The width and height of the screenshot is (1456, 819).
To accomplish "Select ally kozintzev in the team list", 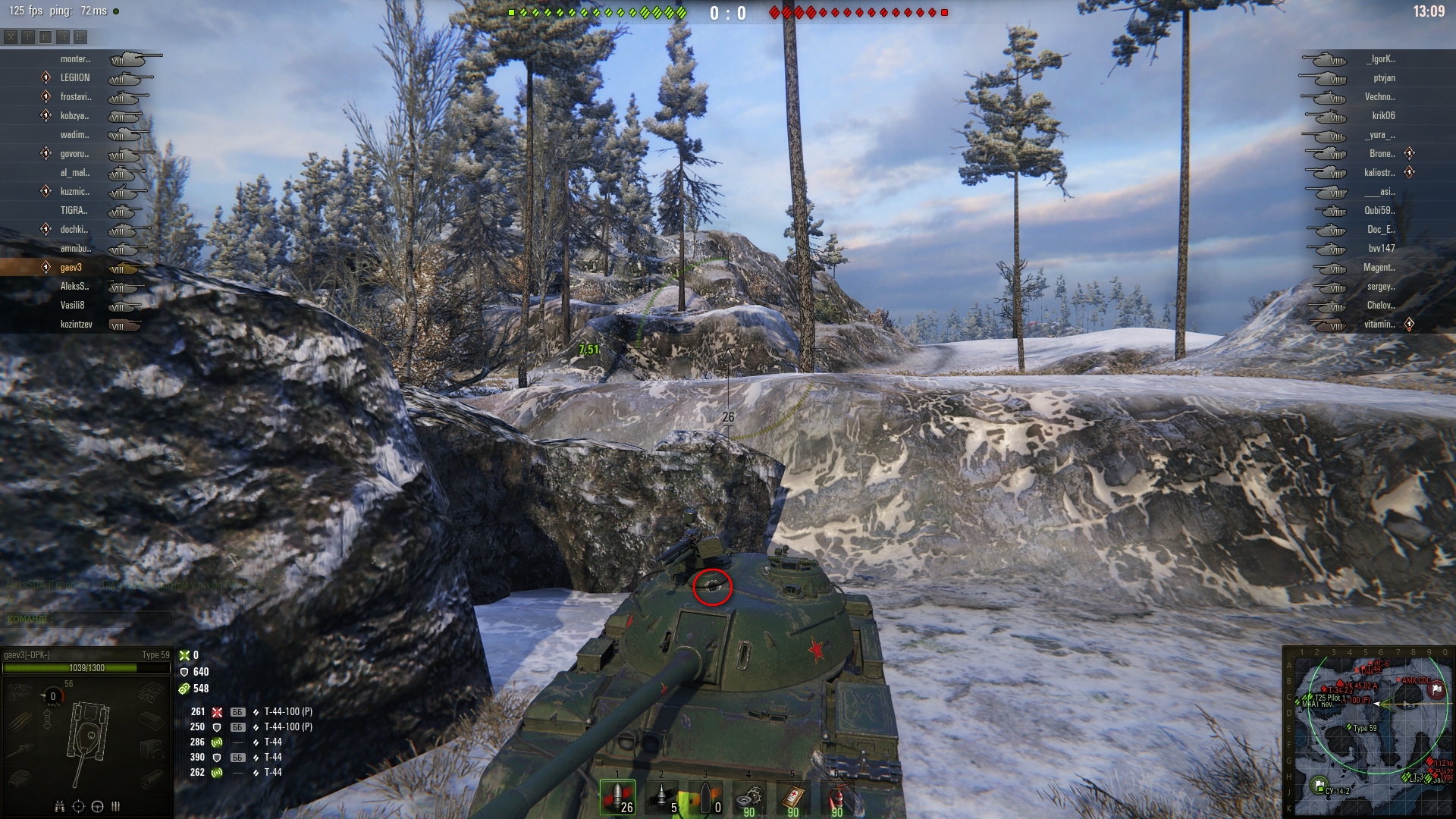I will pyautogui.click(x=76, y=325).
